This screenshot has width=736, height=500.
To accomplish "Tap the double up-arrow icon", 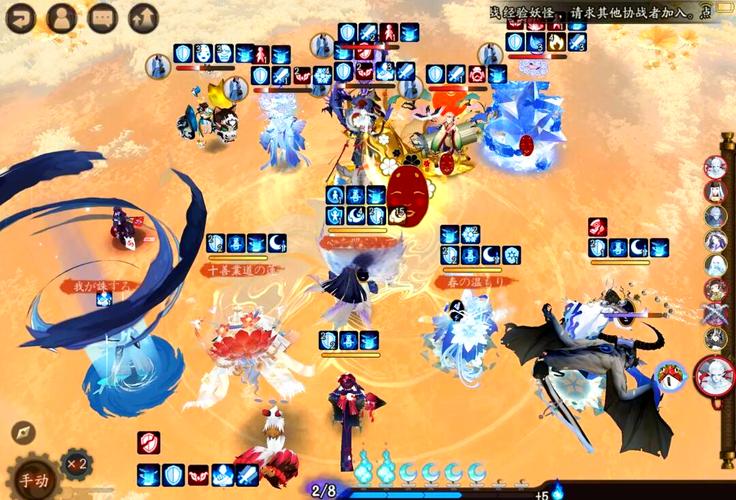I will [x=144, y=17].
